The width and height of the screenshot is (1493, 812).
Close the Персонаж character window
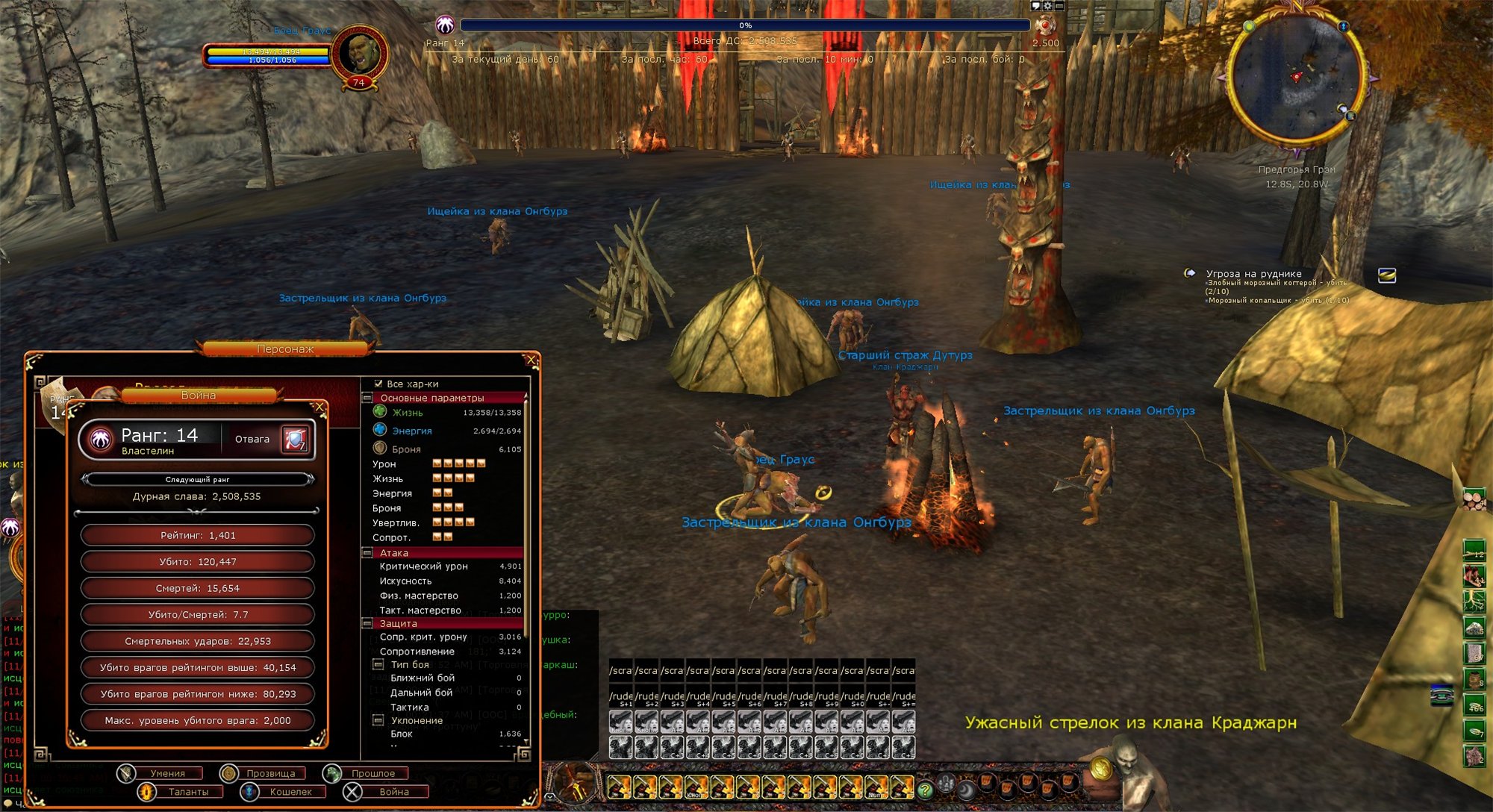(x=532, y=360)
